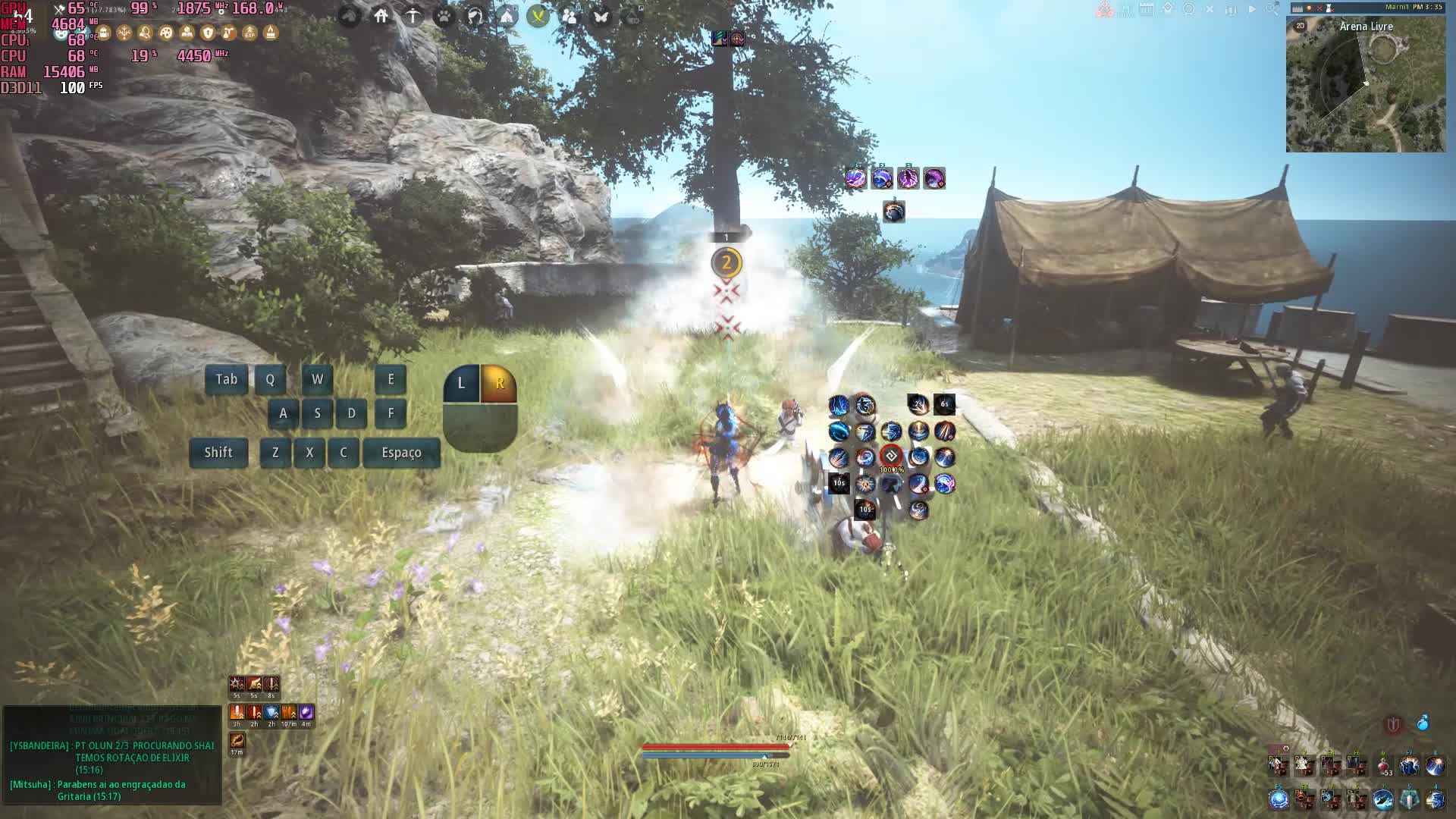Image resolution: width=1456 pixels, height=819 pixels.
Task: Activate the yellow crossed feathers icon
Action: 538,15
